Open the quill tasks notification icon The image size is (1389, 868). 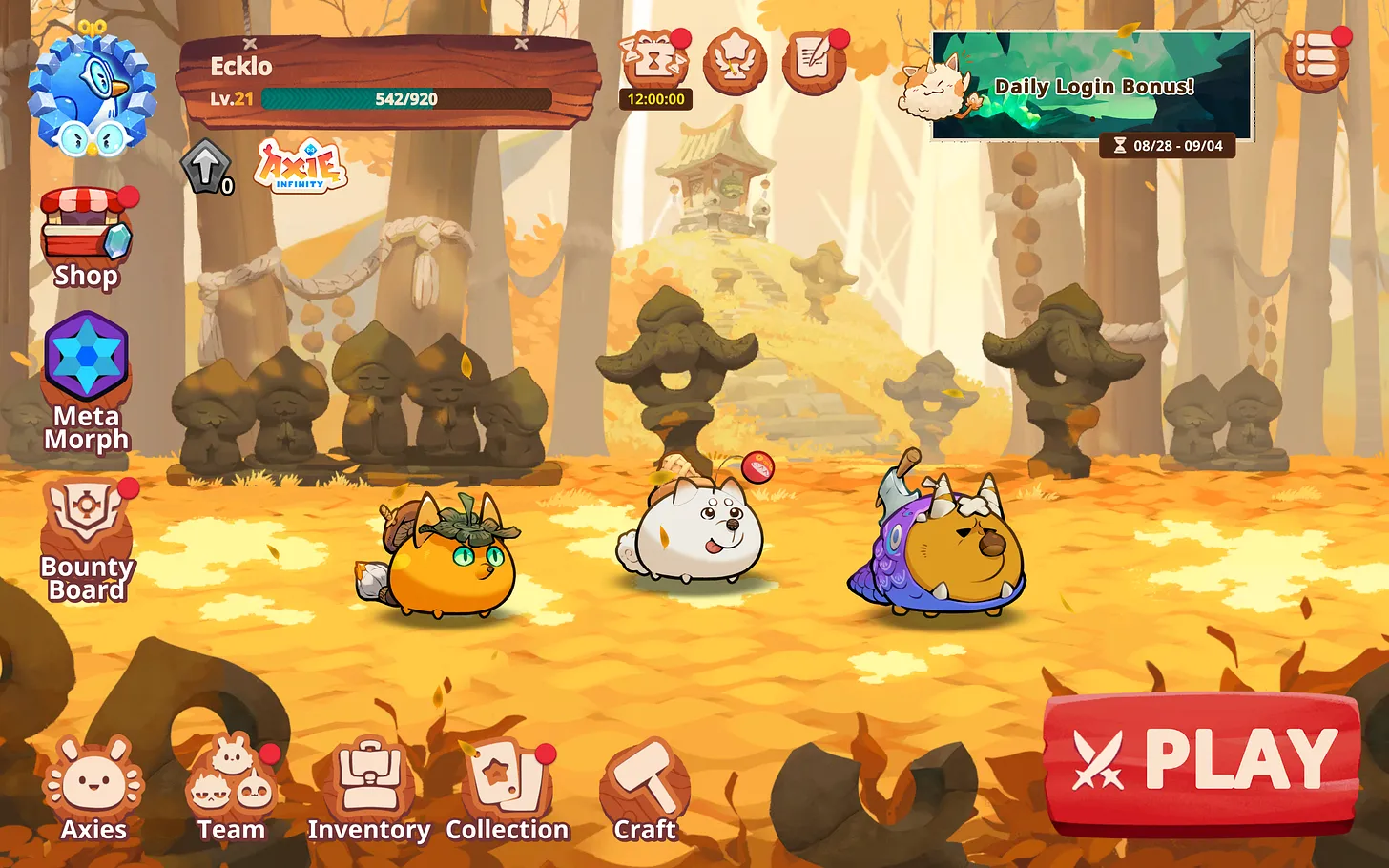tap(813, 62)
